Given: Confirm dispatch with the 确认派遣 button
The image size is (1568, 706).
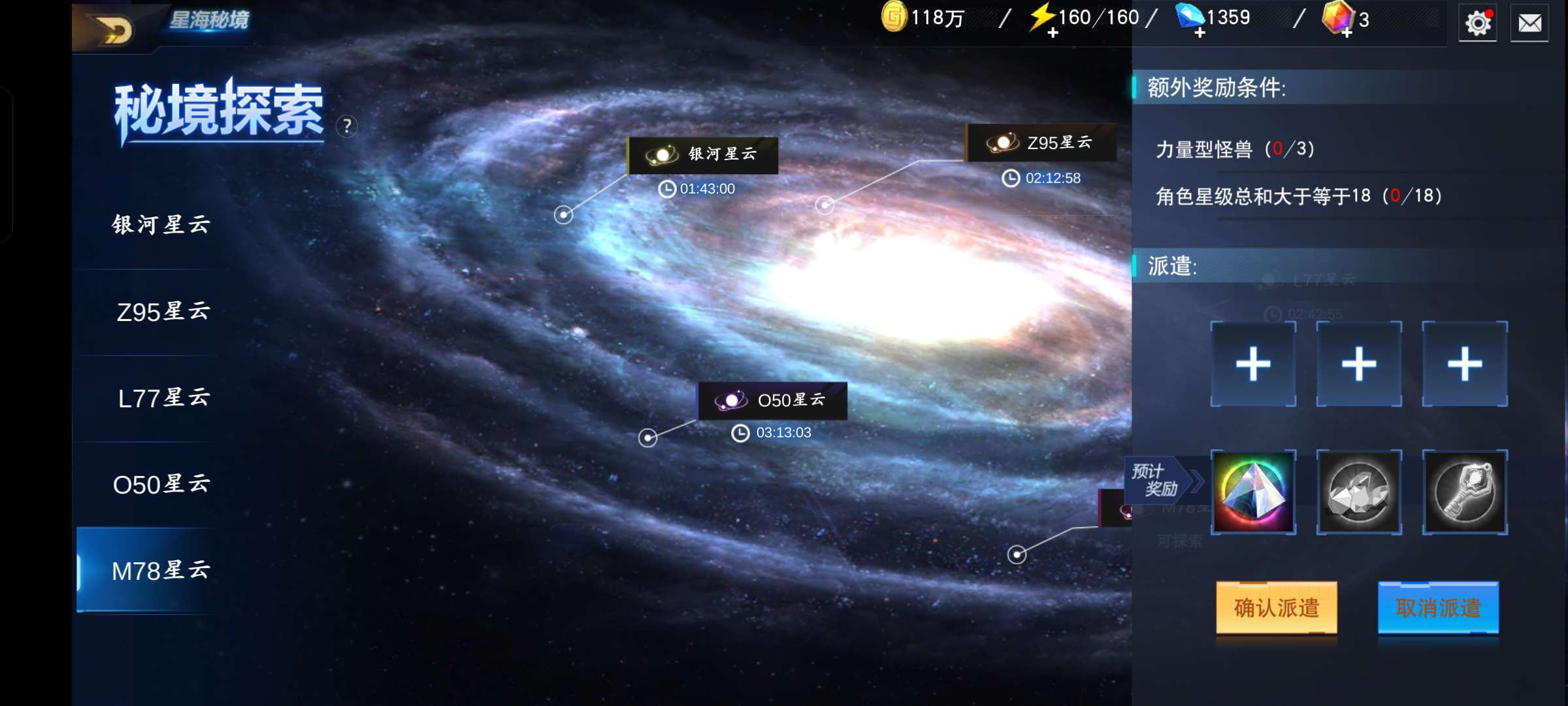Looking at the screenshot, I should click(x=1276, y=608).
